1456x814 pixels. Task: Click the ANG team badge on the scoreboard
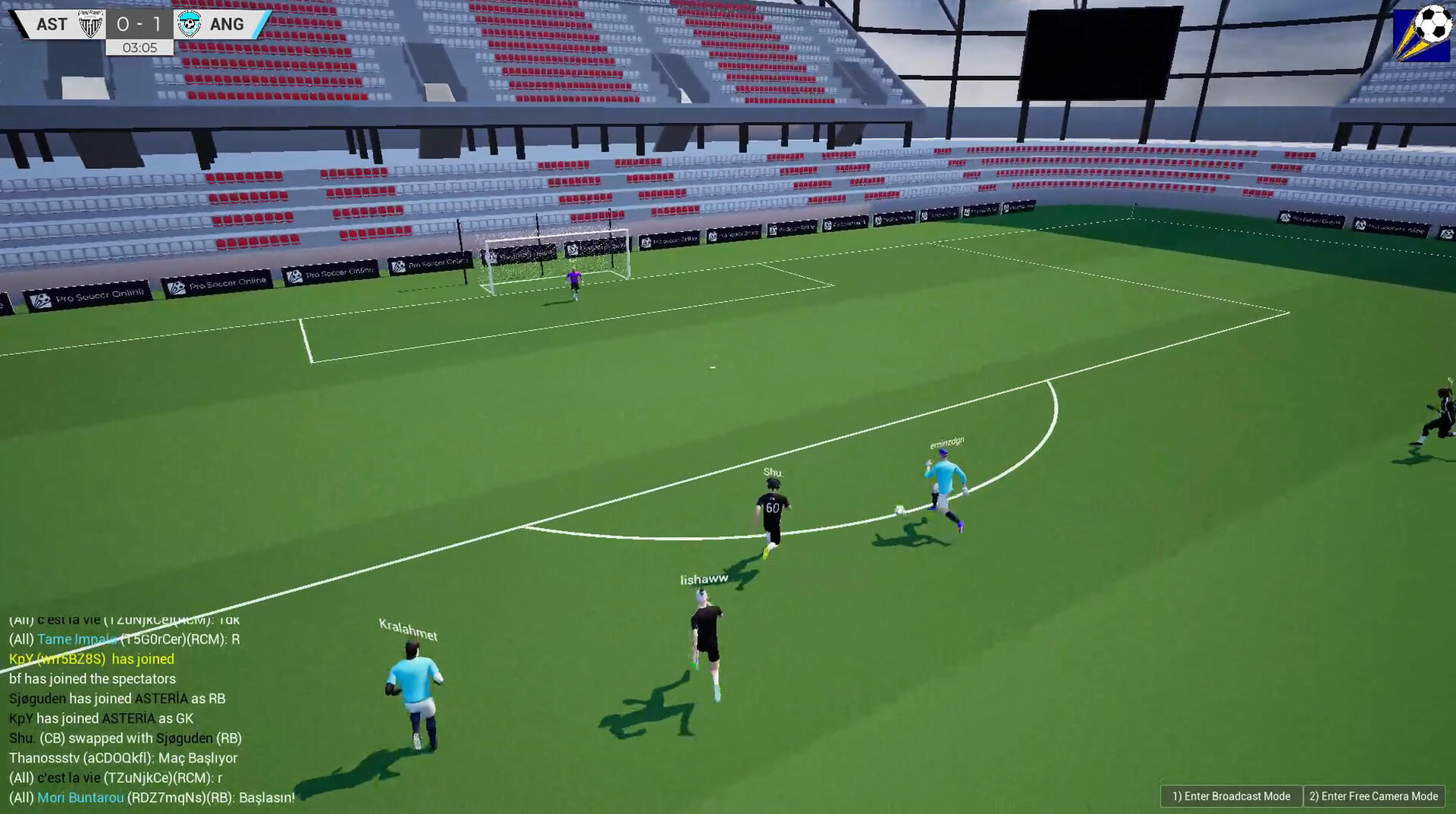[x=189, y=24]
